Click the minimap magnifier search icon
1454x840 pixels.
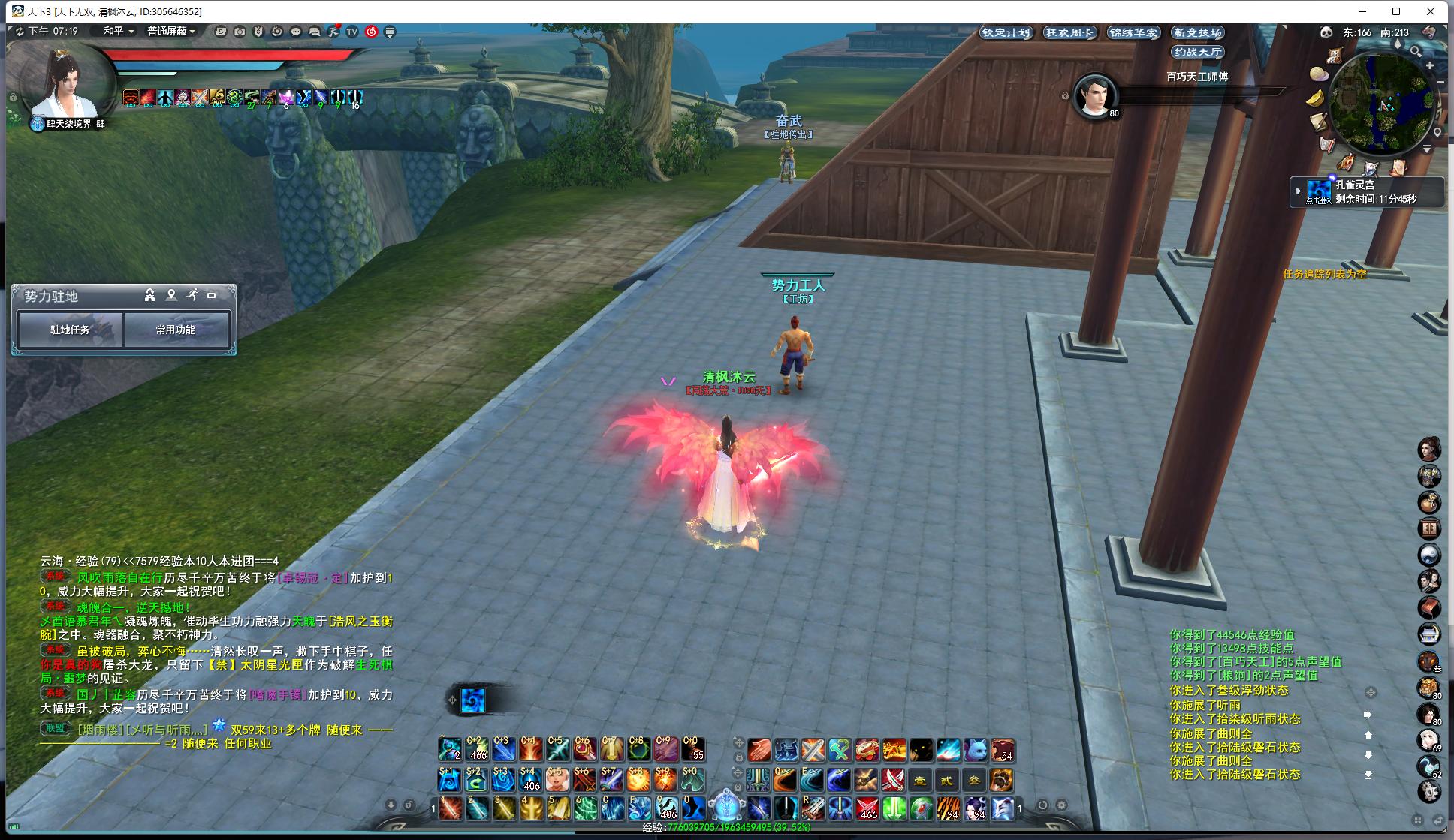1415,51
